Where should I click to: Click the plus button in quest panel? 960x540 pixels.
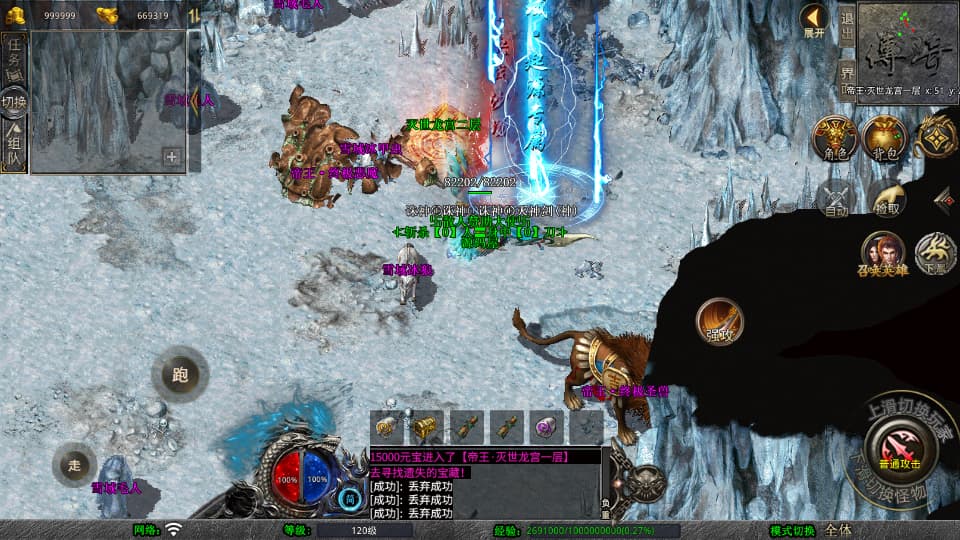pyautogui.click(x=172, y=156)
